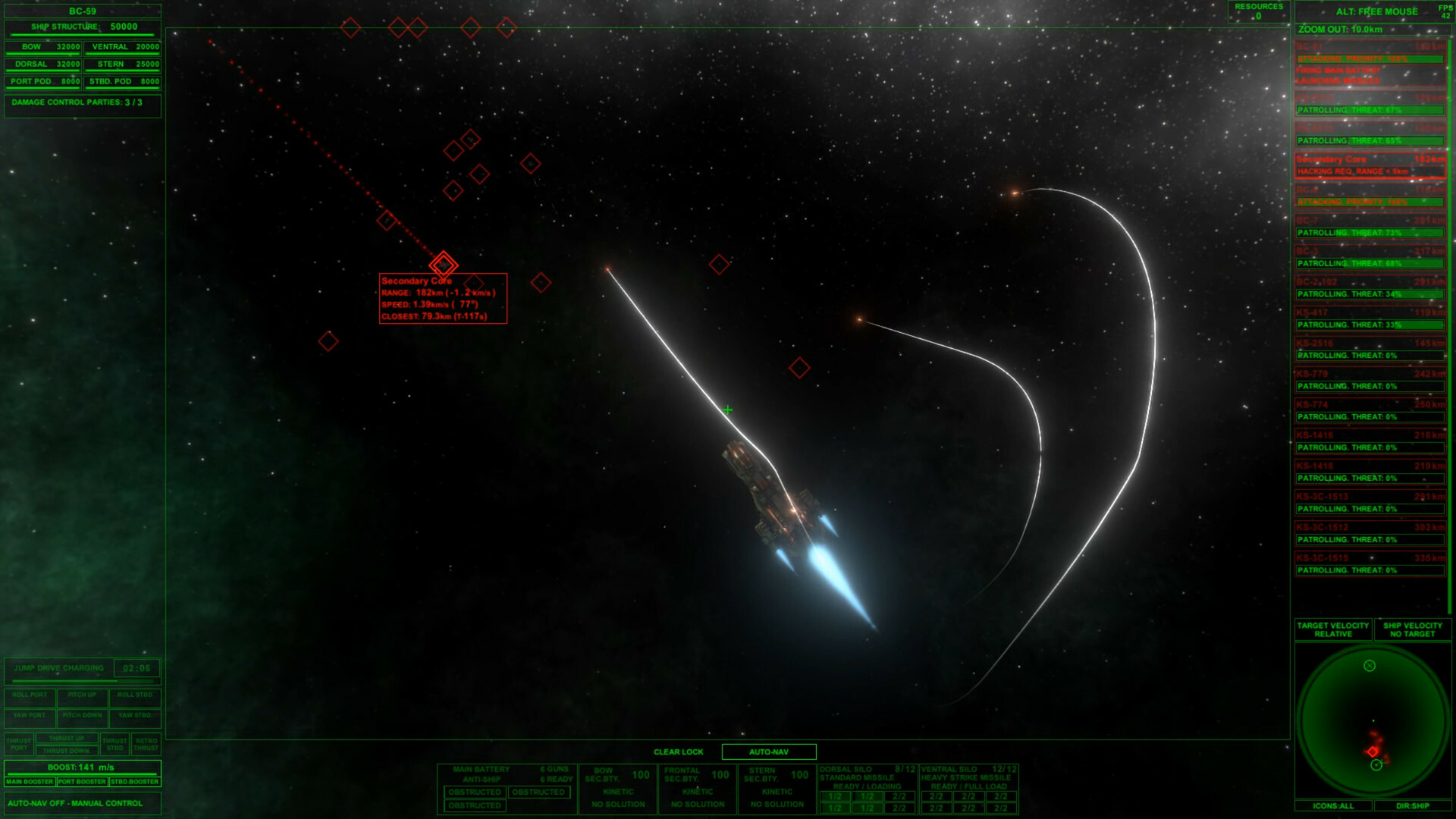
Task: Engage the AUTO-NAV button
Action: 769,752
